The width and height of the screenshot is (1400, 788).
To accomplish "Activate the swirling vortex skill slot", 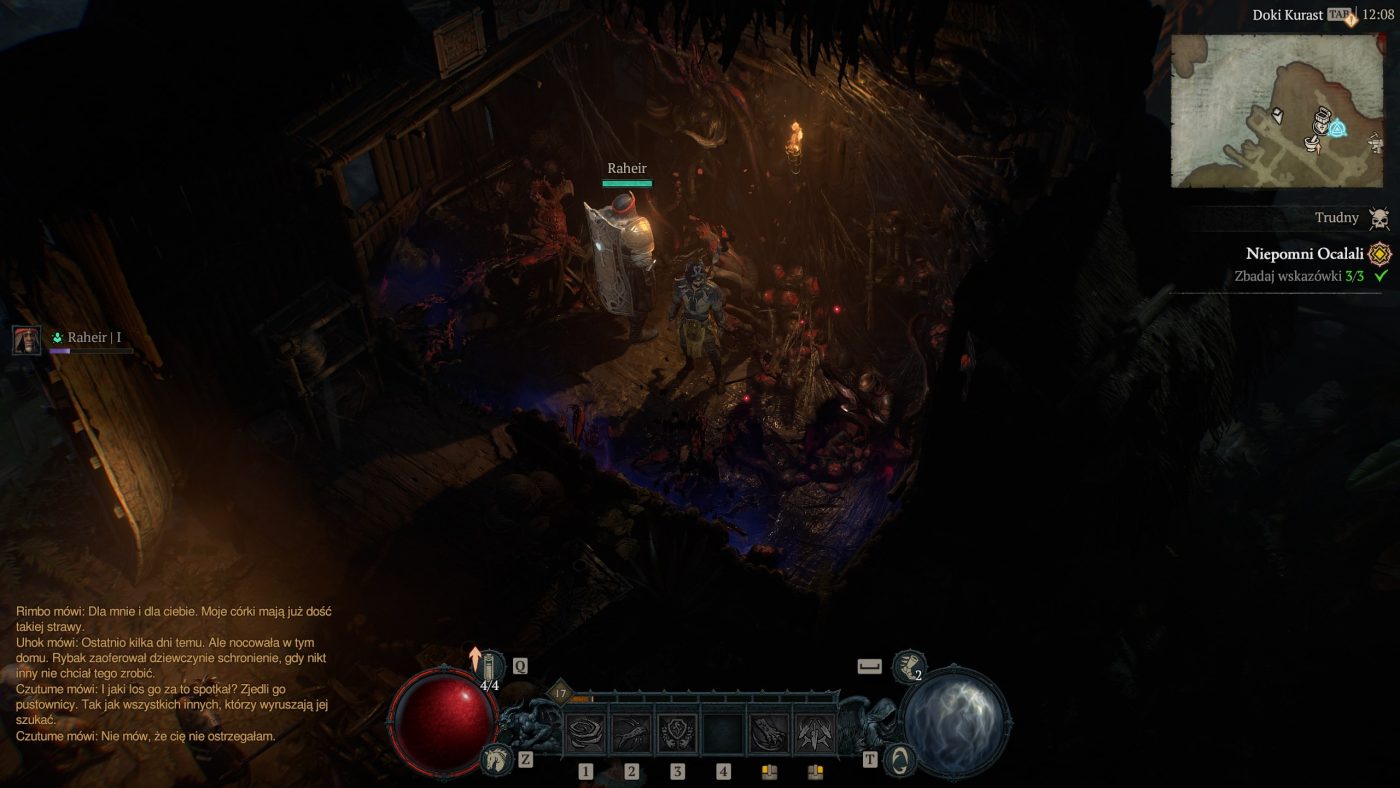I will tap(585, 734).
